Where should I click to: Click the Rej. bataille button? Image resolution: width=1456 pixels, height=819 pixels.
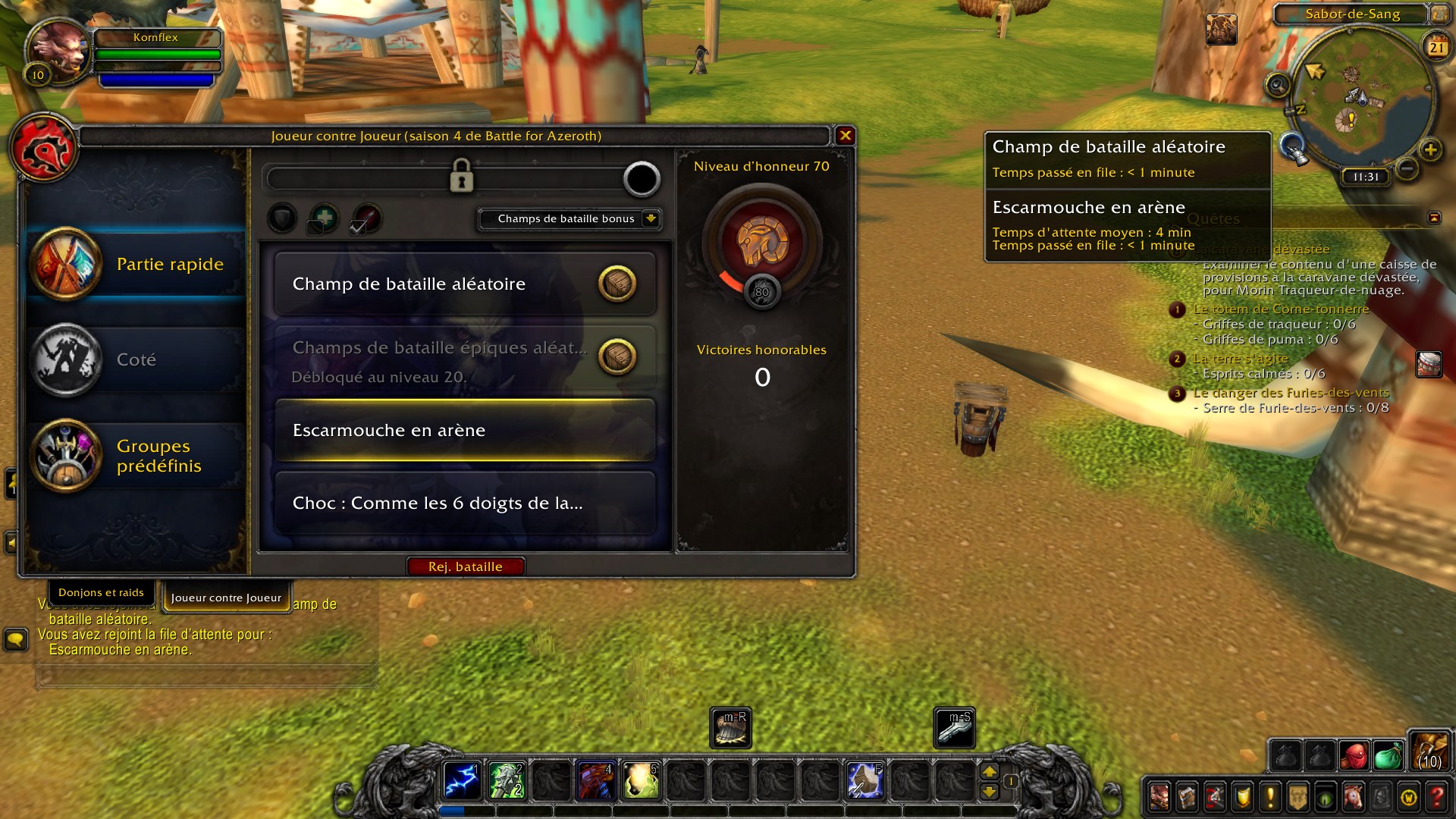466,566
